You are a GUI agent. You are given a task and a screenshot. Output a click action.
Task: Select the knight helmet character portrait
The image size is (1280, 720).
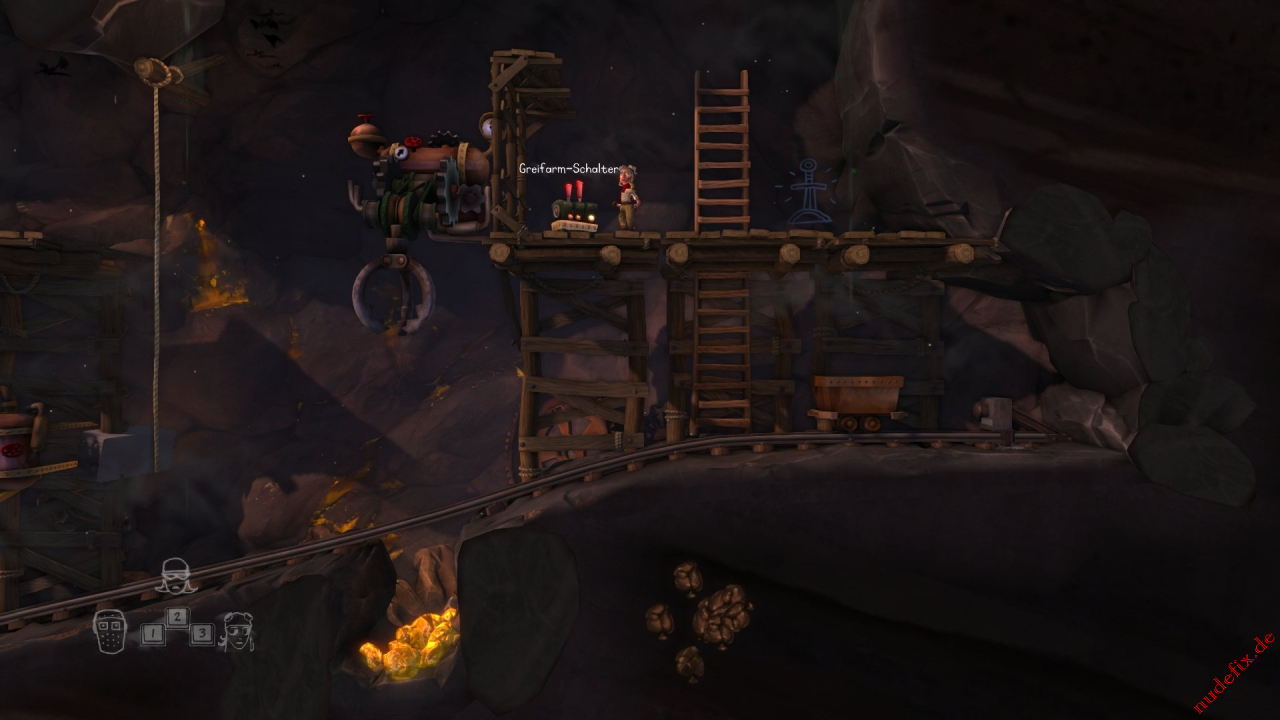coord(110,630)
